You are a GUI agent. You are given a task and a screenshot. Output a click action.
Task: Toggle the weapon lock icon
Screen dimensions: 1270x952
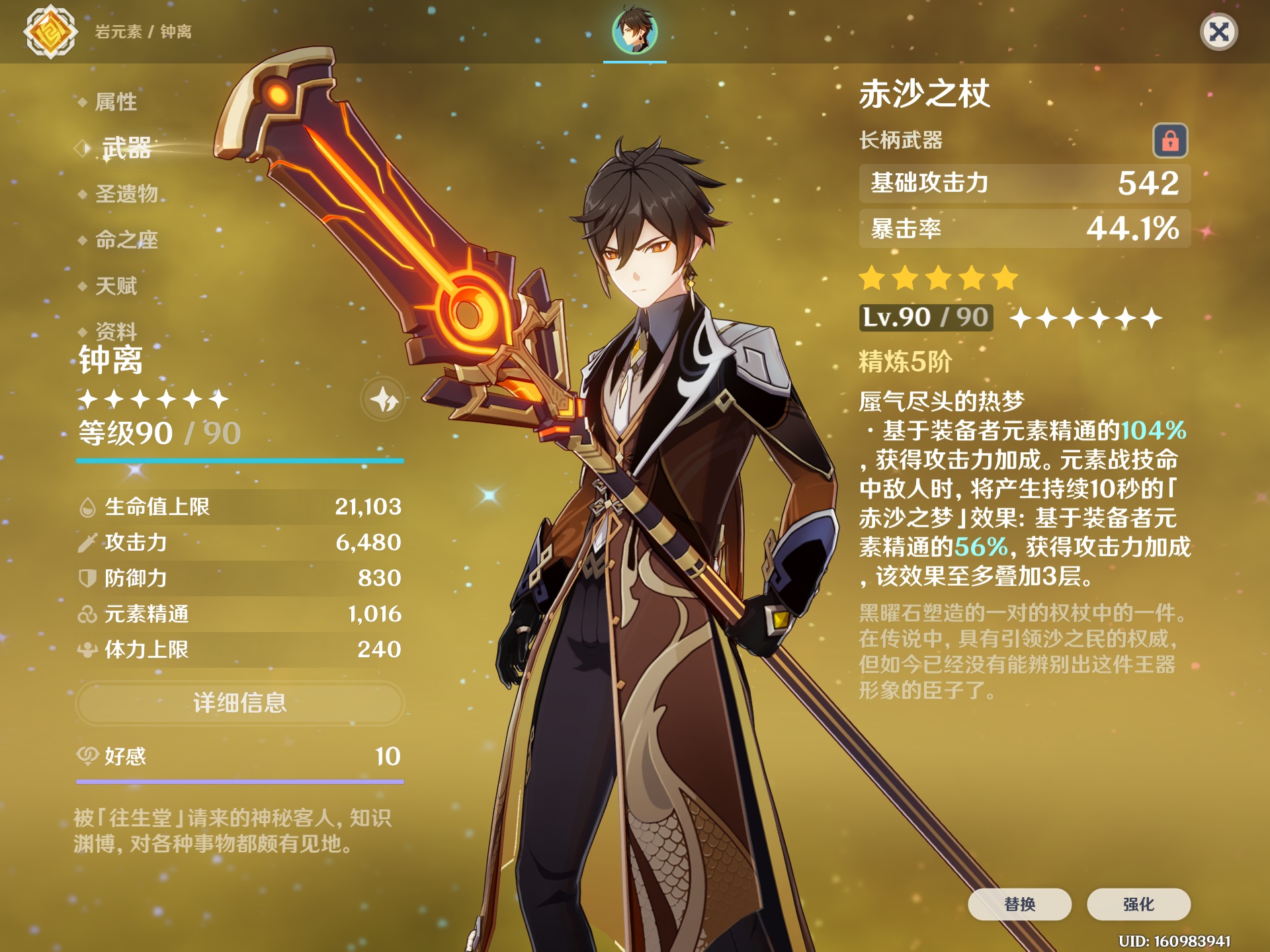pos(1170,141)
